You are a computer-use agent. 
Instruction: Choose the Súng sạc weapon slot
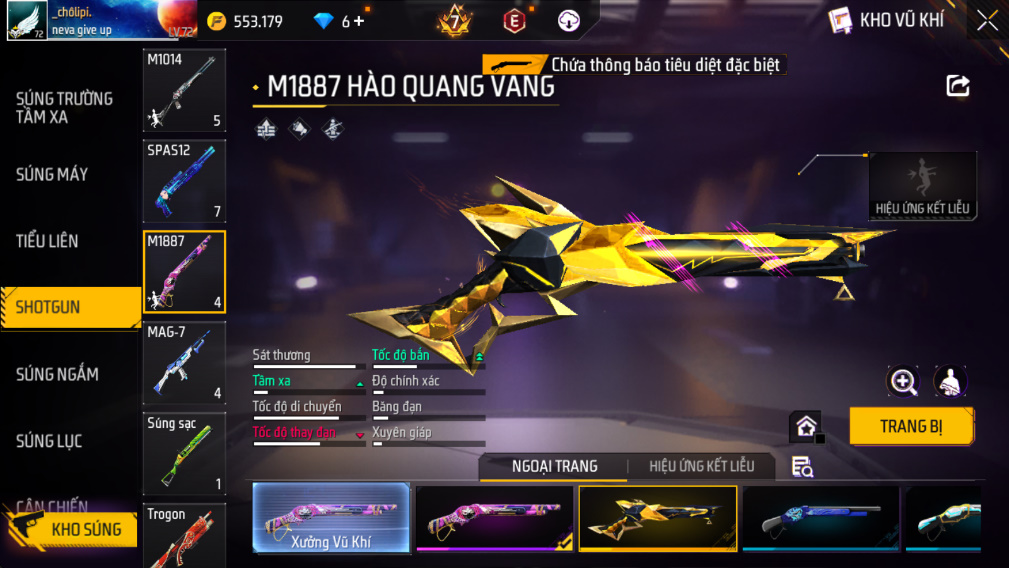coord(185,453)
